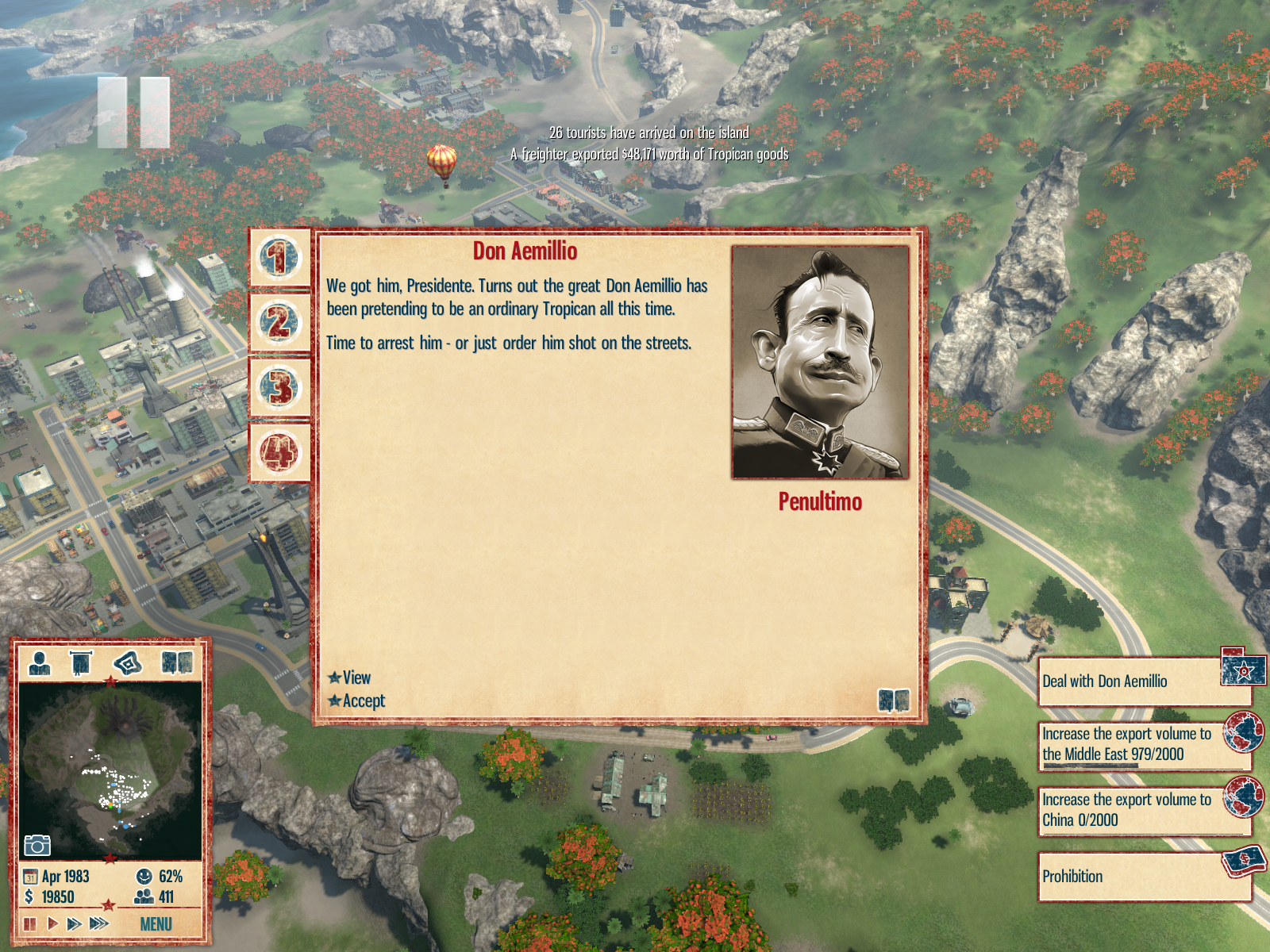Open the almanac book icon above the minimap
The height and width of the screenshot is (952, 1270).
coord(177,662)
